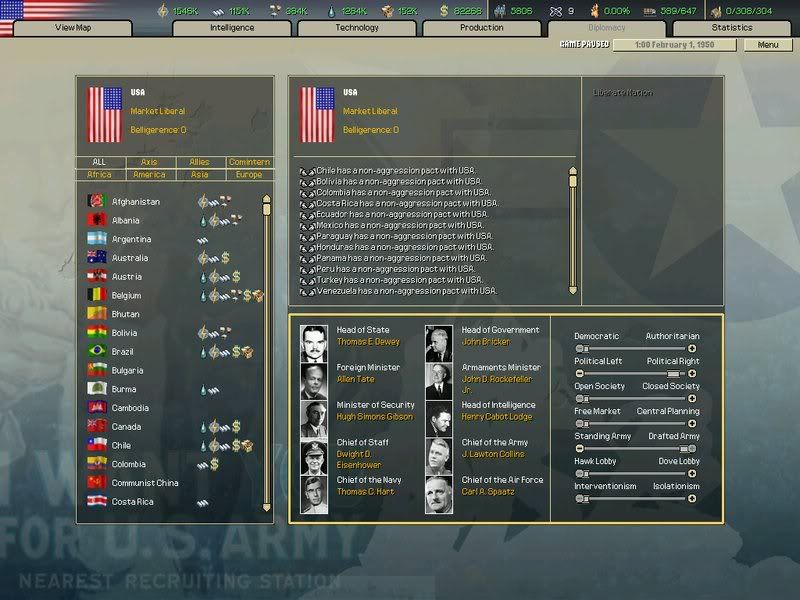Screen dimensions: 800x600
Task: Open the Intelligence tab
Action: tap(232, 28)
